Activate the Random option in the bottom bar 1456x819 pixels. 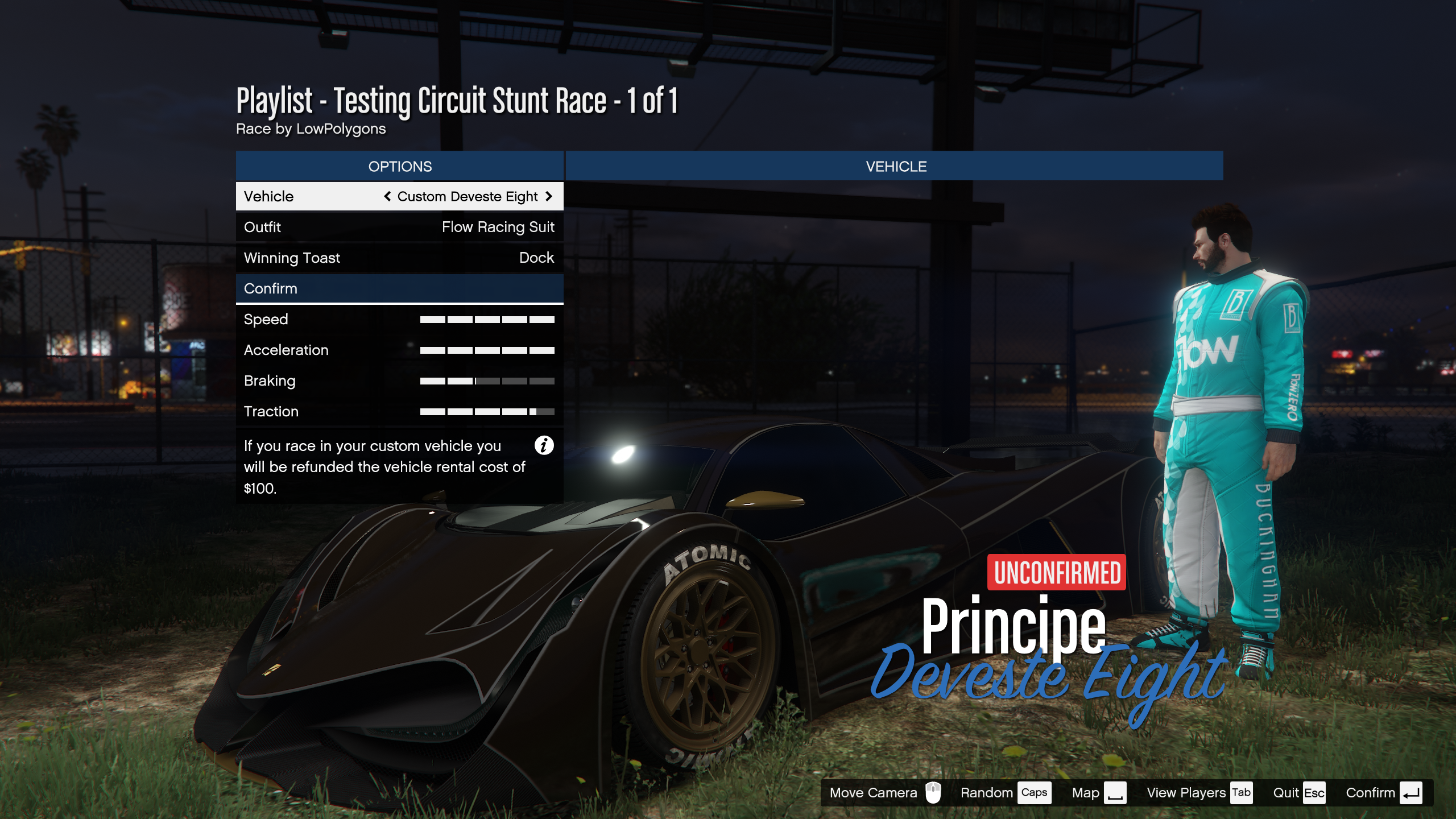tap(1004, 793)
